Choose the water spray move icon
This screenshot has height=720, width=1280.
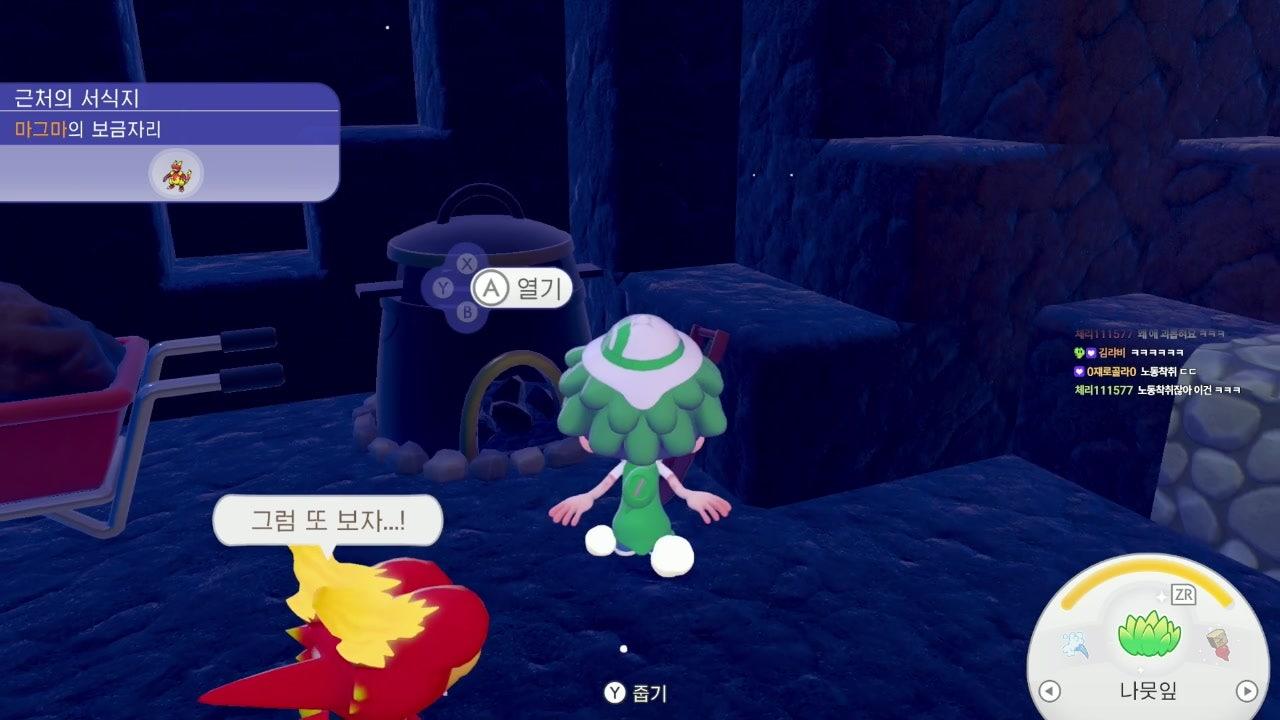pos(1077,644)
